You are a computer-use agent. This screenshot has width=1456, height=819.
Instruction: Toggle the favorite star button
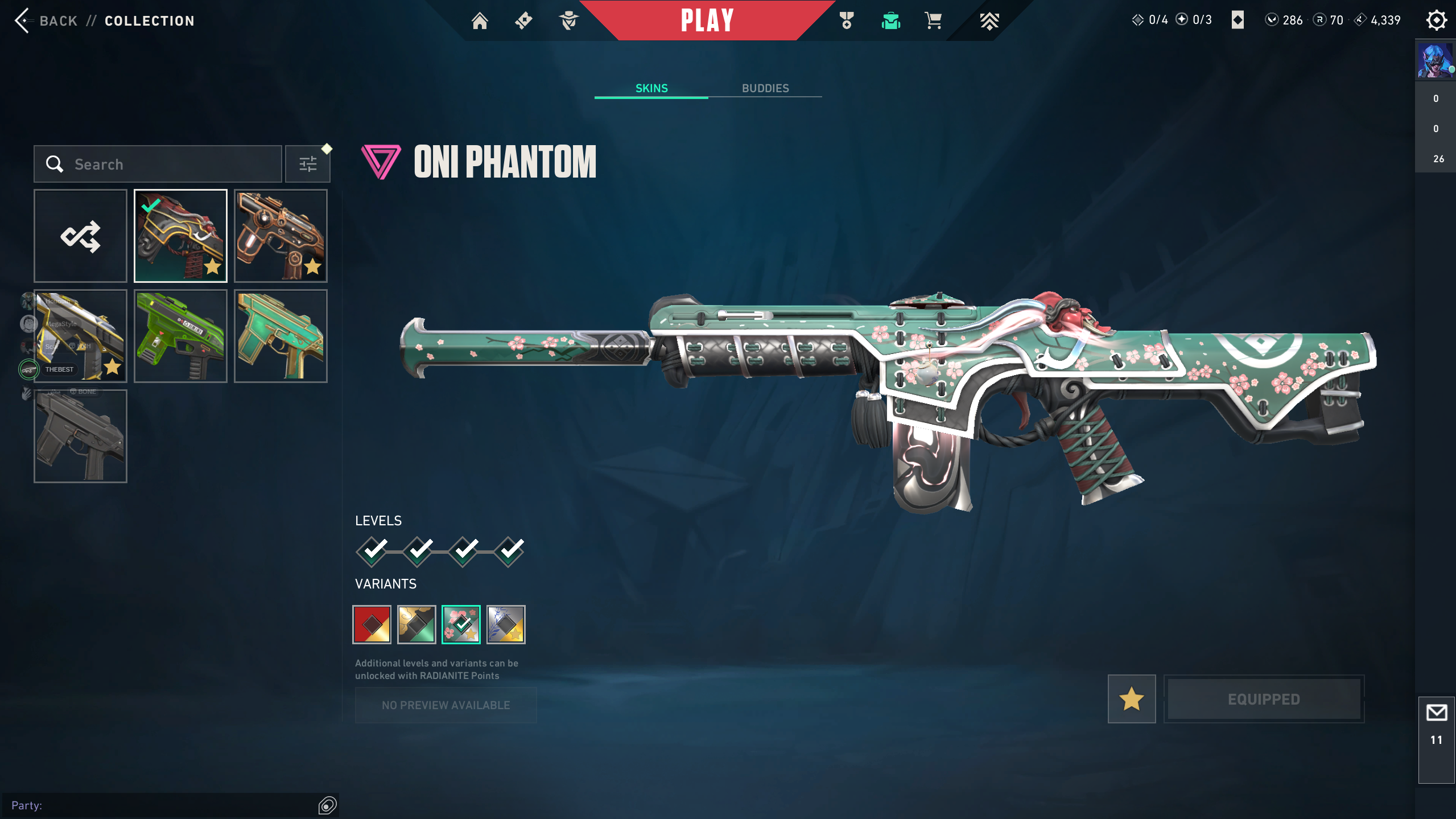coord(1131,699)
